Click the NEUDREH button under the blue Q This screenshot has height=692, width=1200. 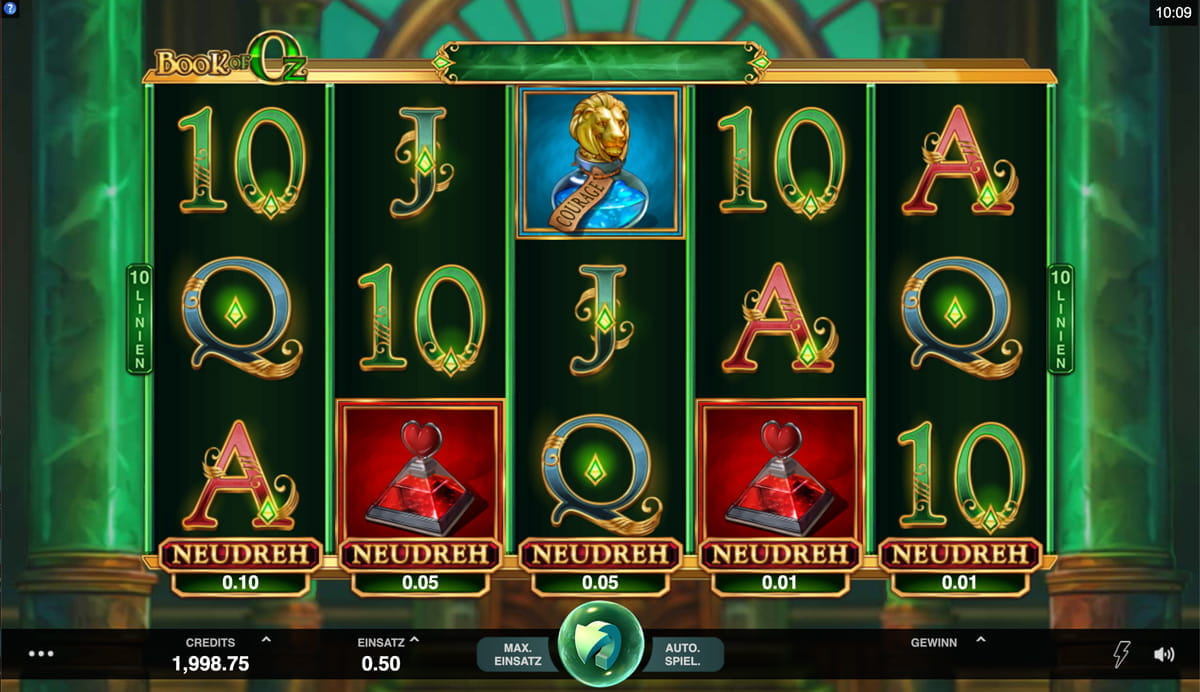600,554
